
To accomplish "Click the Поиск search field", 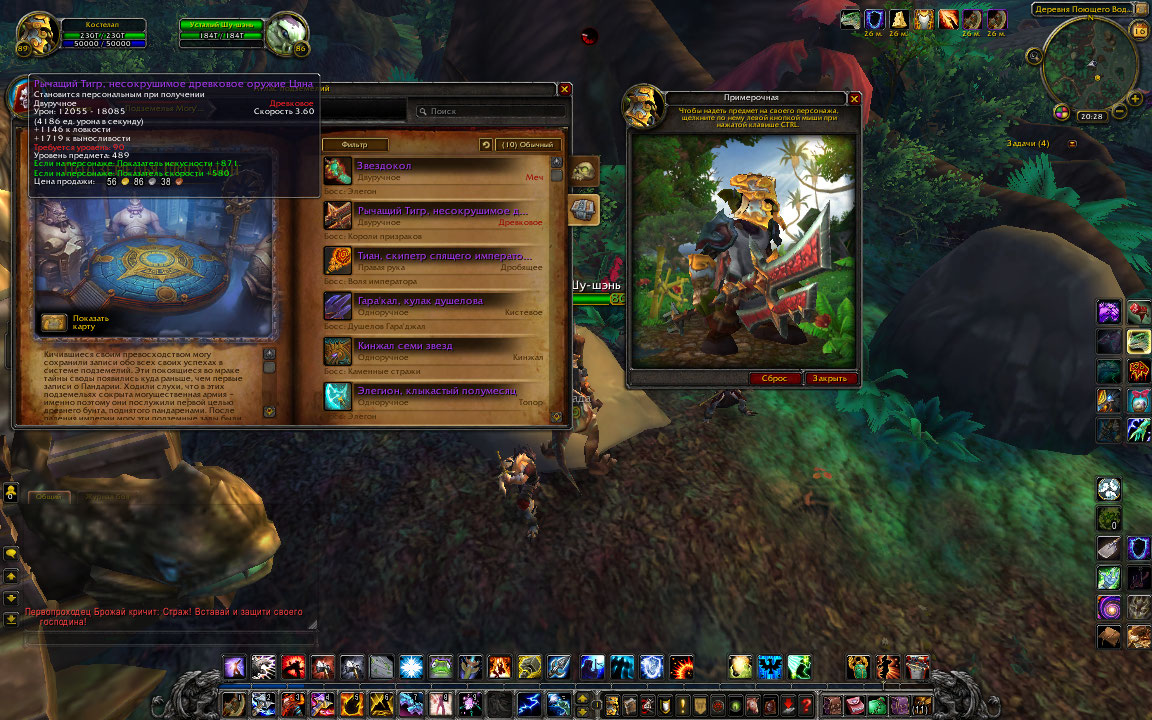I will click(490, 112).
